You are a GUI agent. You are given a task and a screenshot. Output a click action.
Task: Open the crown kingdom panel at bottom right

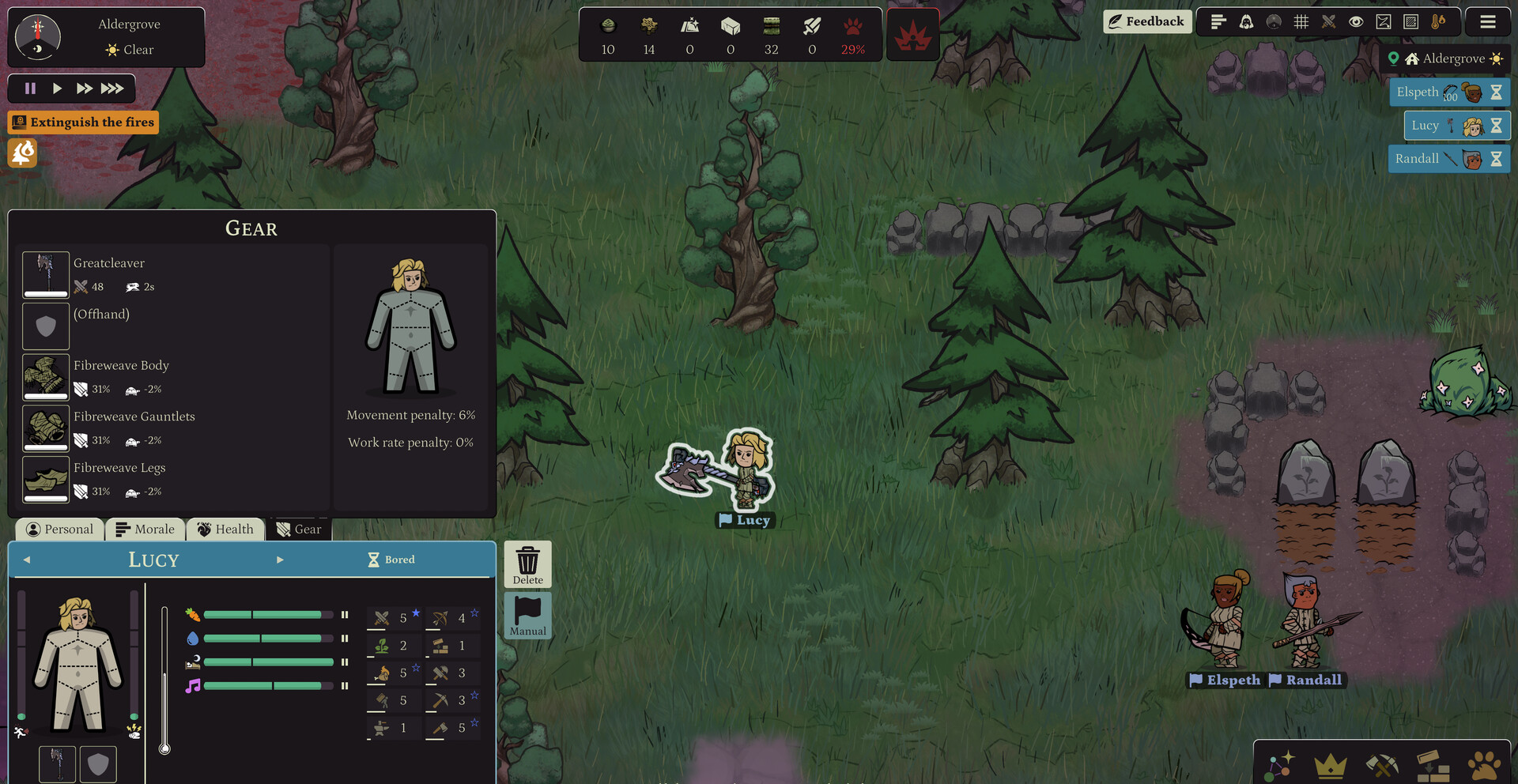point(1331,765)
